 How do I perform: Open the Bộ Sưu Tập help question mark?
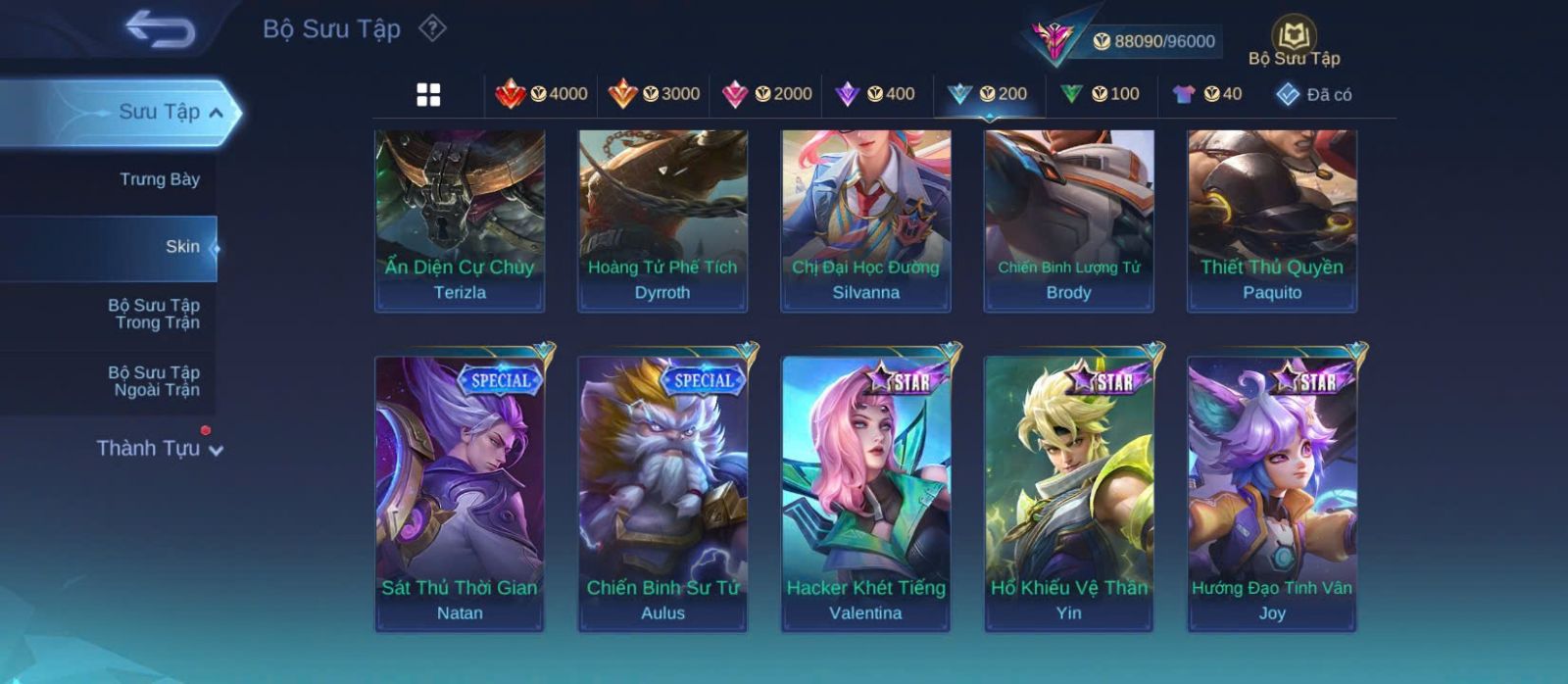click(432, 28)
